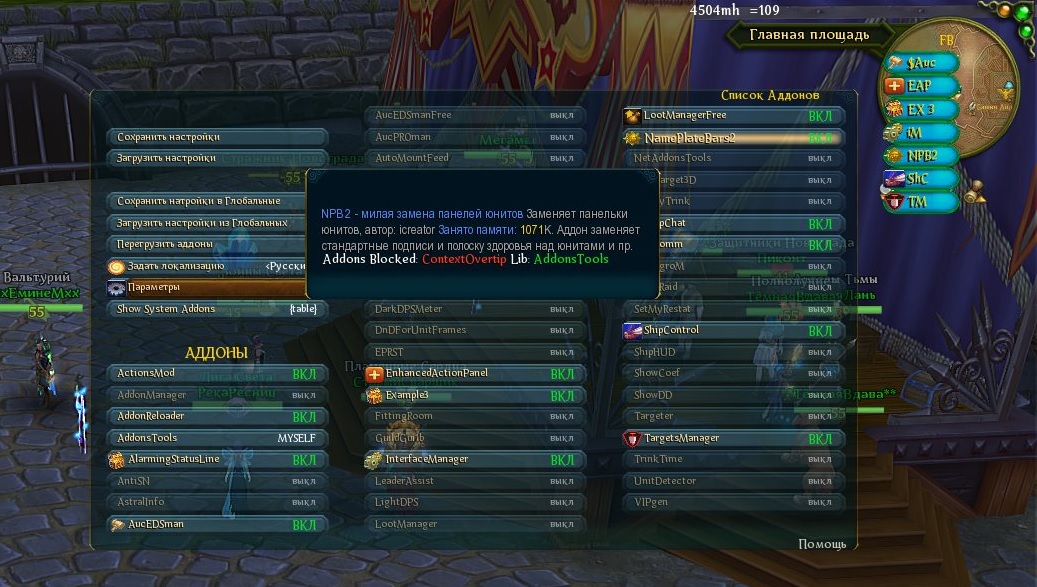Save settings to Global via Сохранить настройки в Глобальные
1037x587 pixels.
coord(216,201)
